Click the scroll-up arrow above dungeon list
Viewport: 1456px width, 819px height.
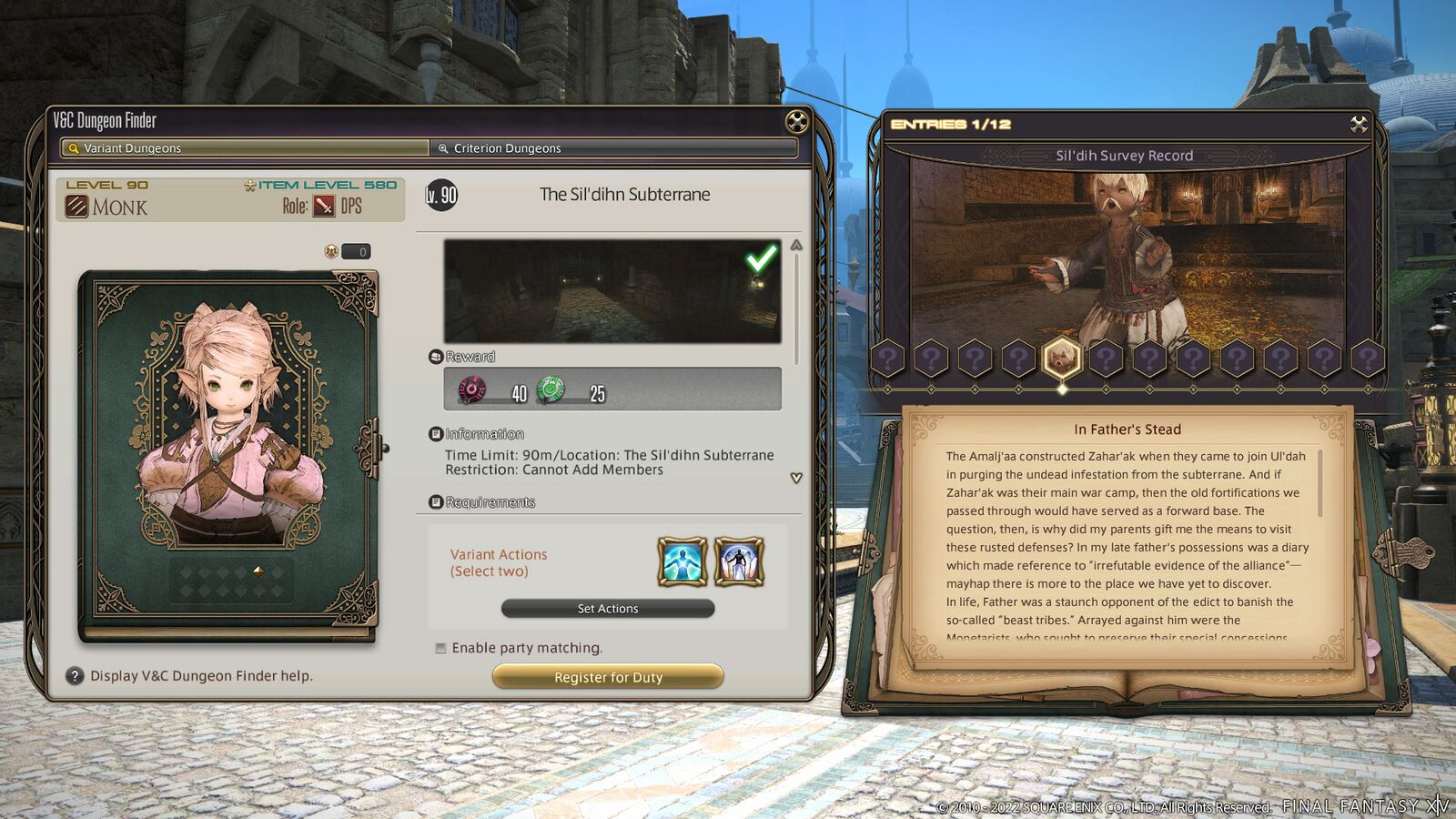(x=796, y=246)
